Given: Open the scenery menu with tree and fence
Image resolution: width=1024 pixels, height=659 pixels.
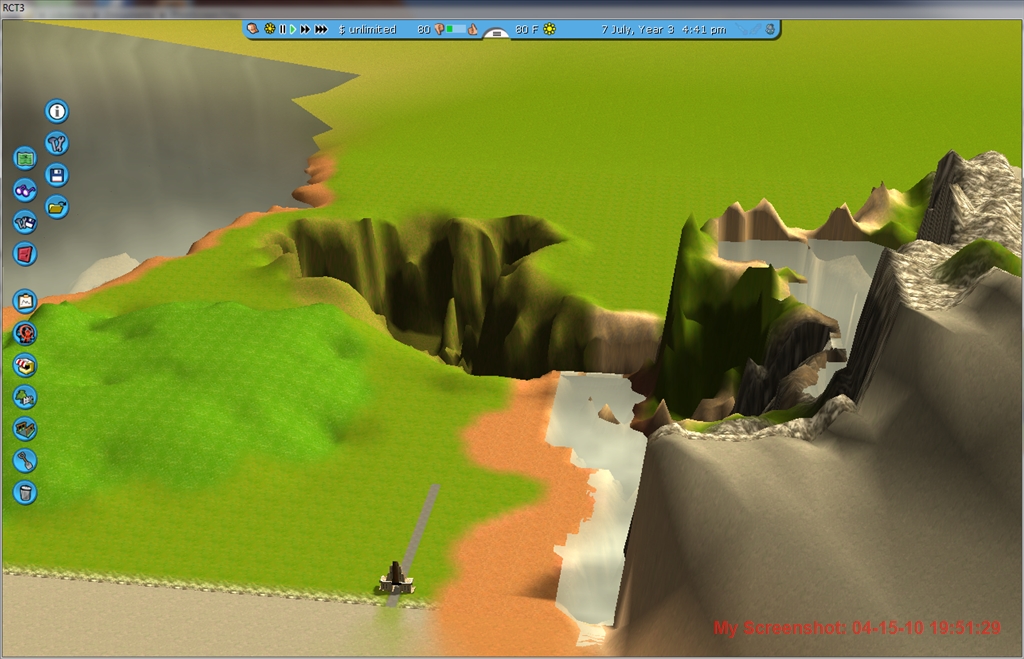Looking at the screenshot, I should coord(25,397).
